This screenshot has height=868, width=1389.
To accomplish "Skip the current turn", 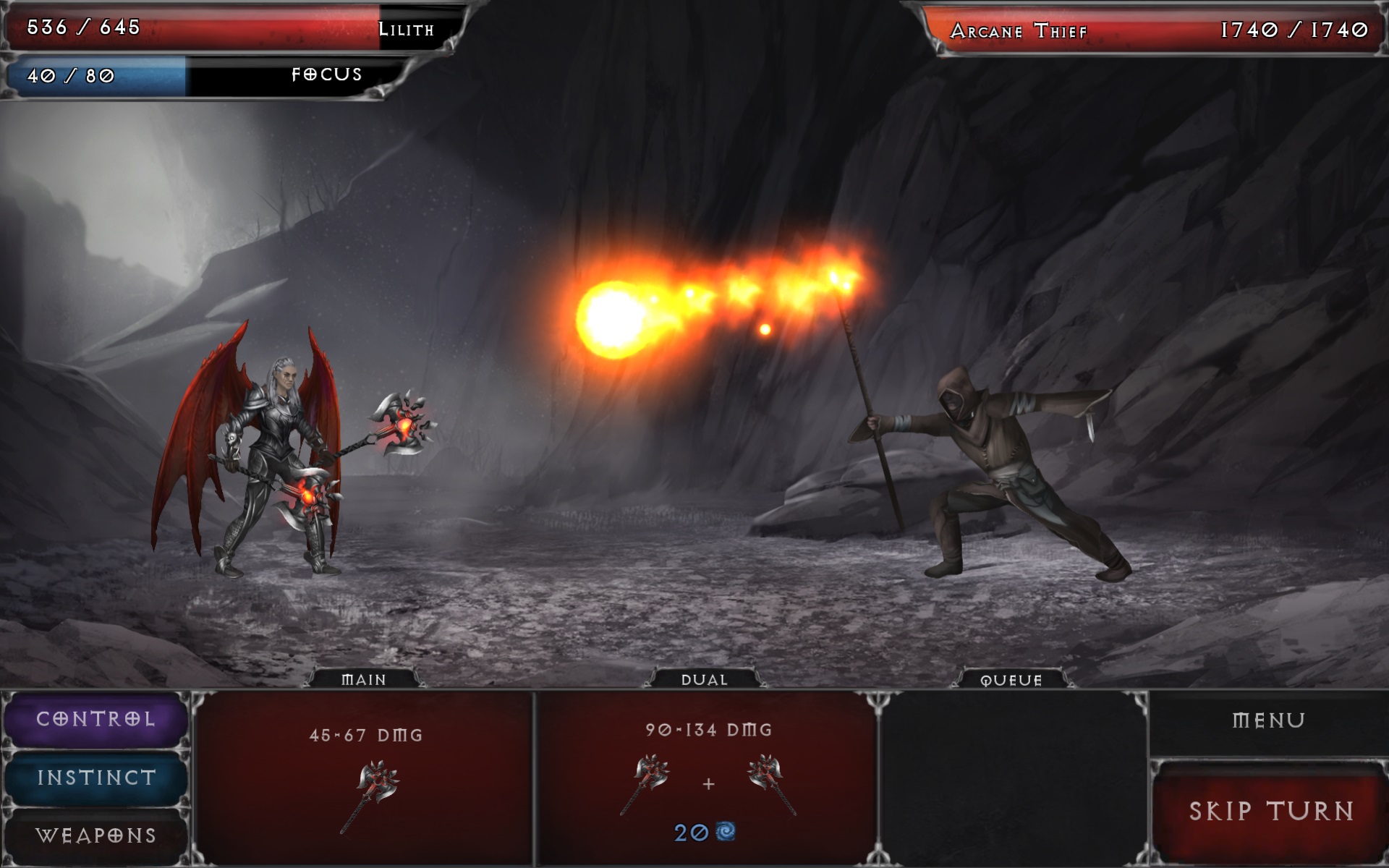I will coord(1270,811).
